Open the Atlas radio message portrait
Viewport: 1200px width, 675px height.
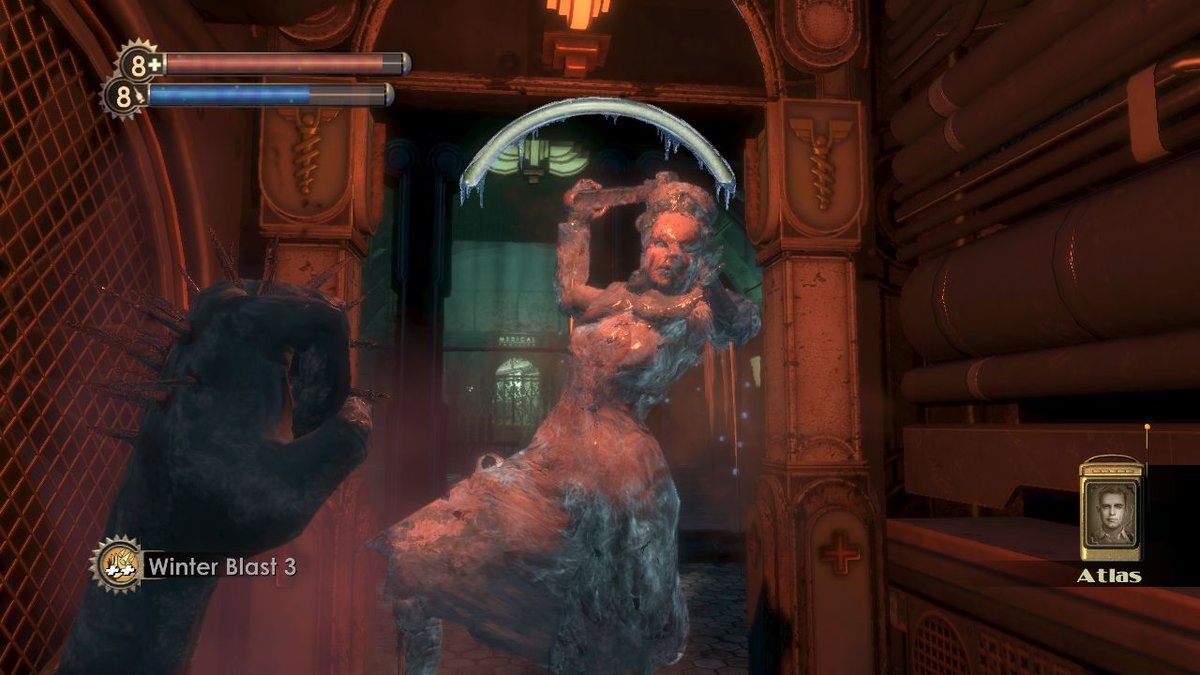point(1110,510)
